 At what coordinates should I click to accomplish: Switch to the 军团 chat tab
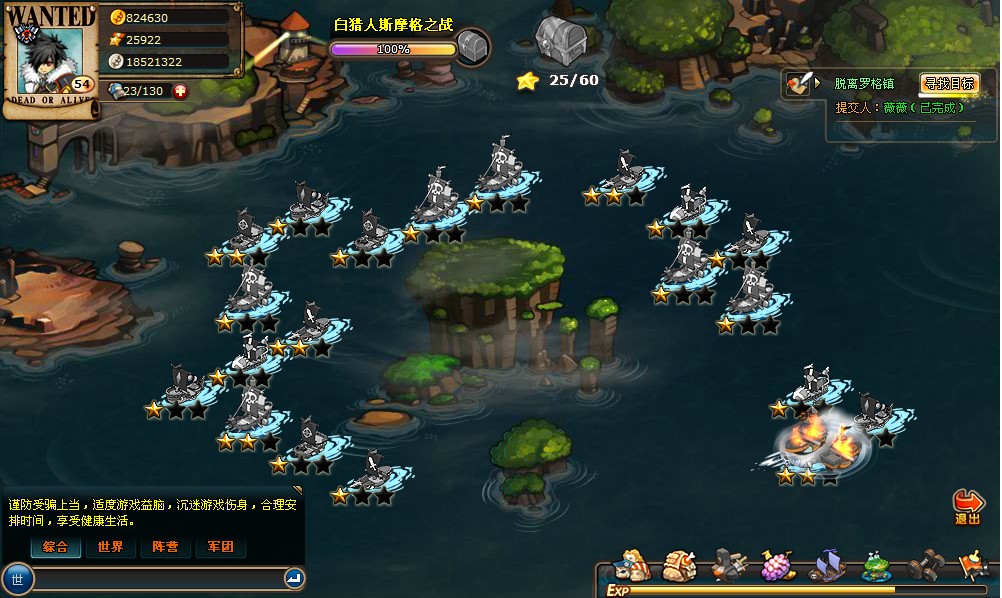[x=220, y=547]
